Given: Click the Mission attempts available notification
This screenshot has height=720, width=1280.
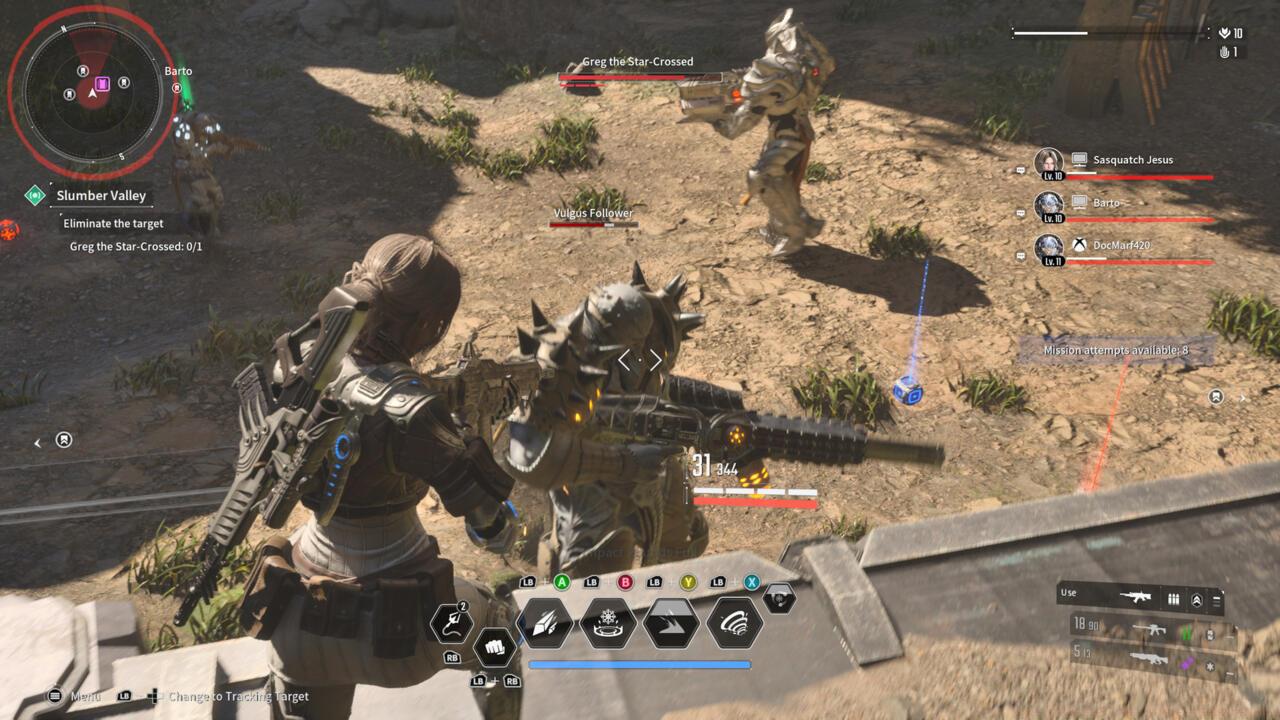Looking at the screenshot, I should coord(1113,348).
